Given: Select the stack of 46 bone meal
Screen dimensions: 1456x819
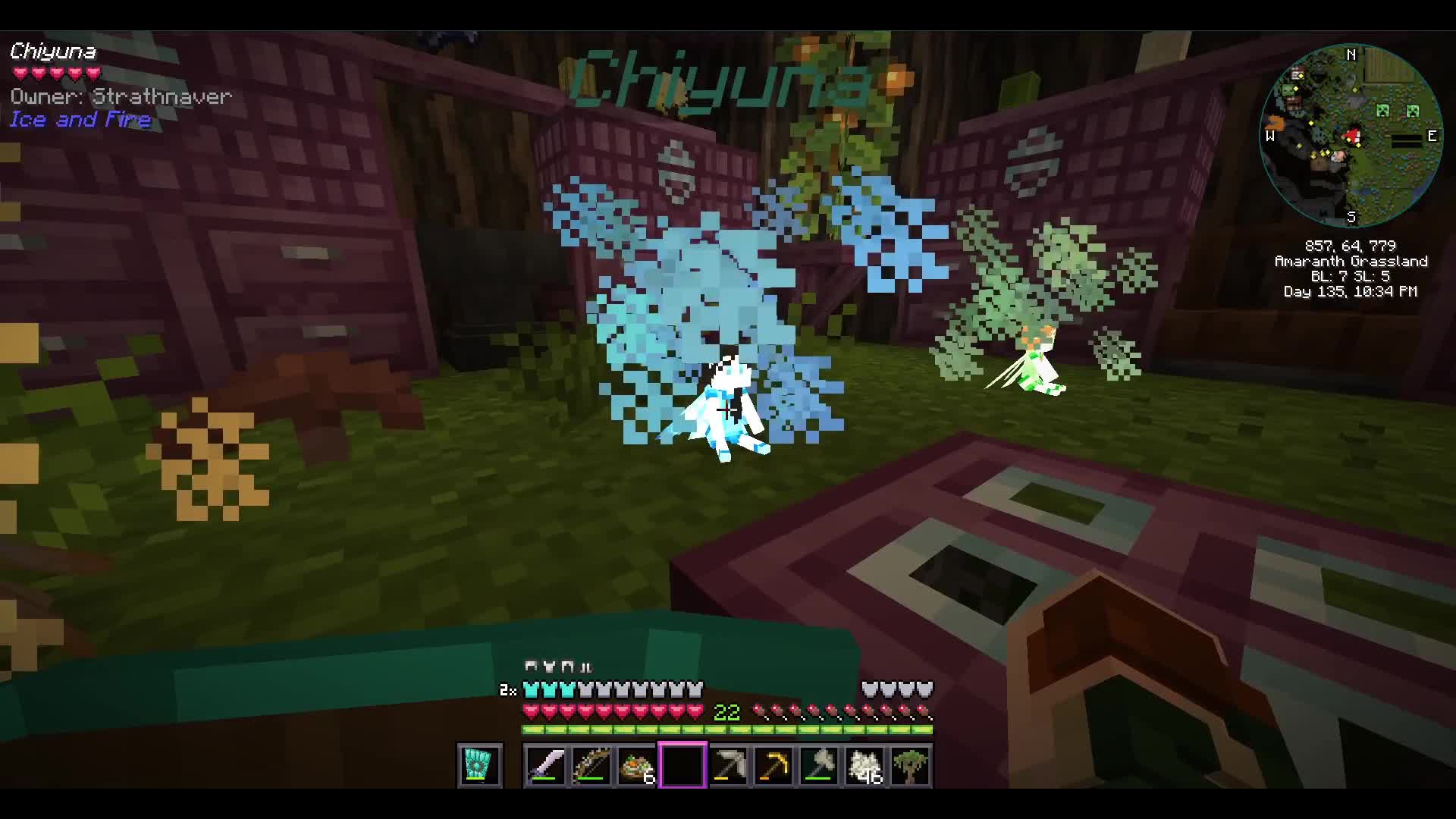Looking at the screenshot, I should [864, 766].
